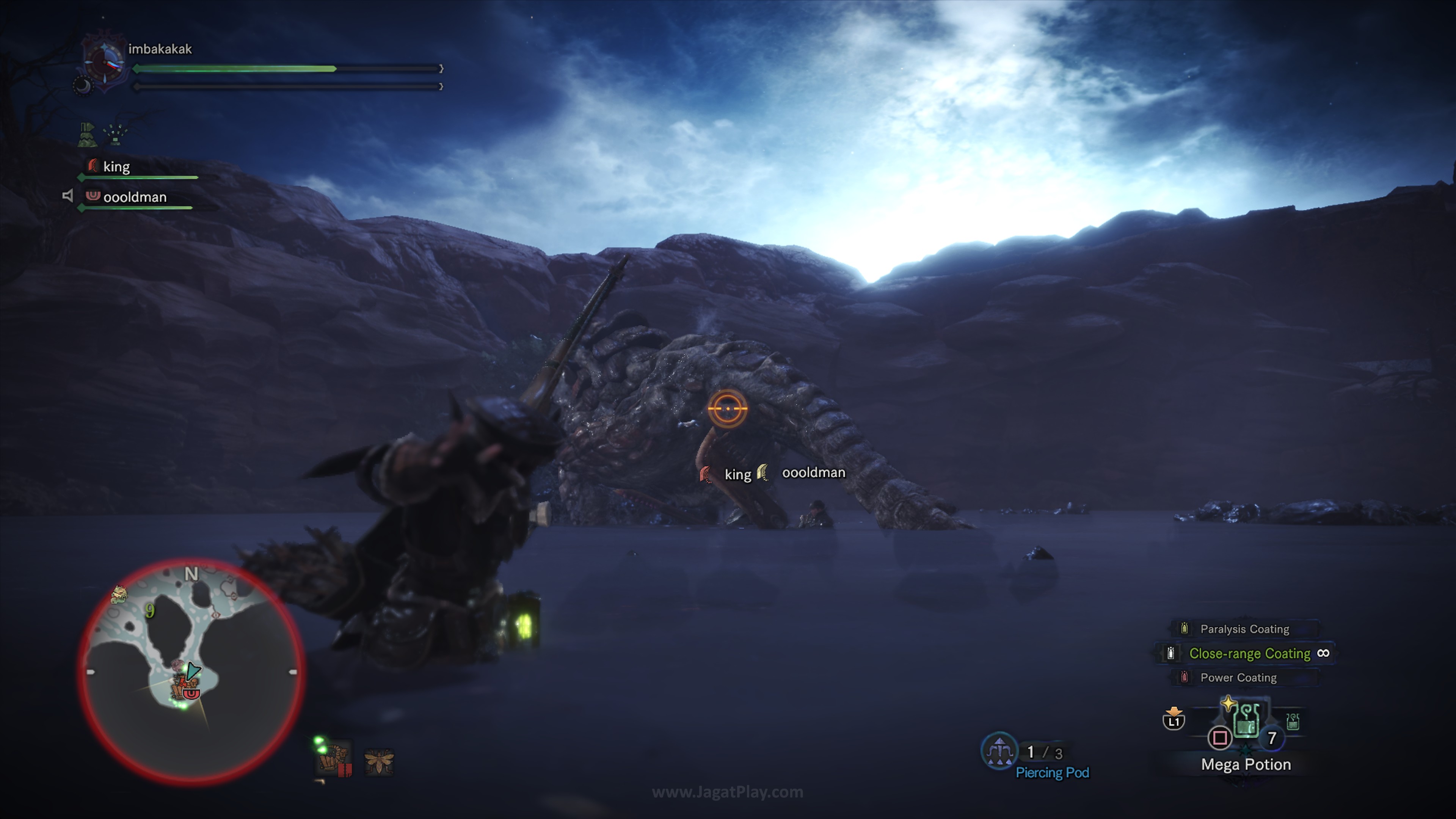Inspect the green flag-and-mountain status buff icon
The height and width of the screenshot is (819, 1456).
click(x=88, y=135)
